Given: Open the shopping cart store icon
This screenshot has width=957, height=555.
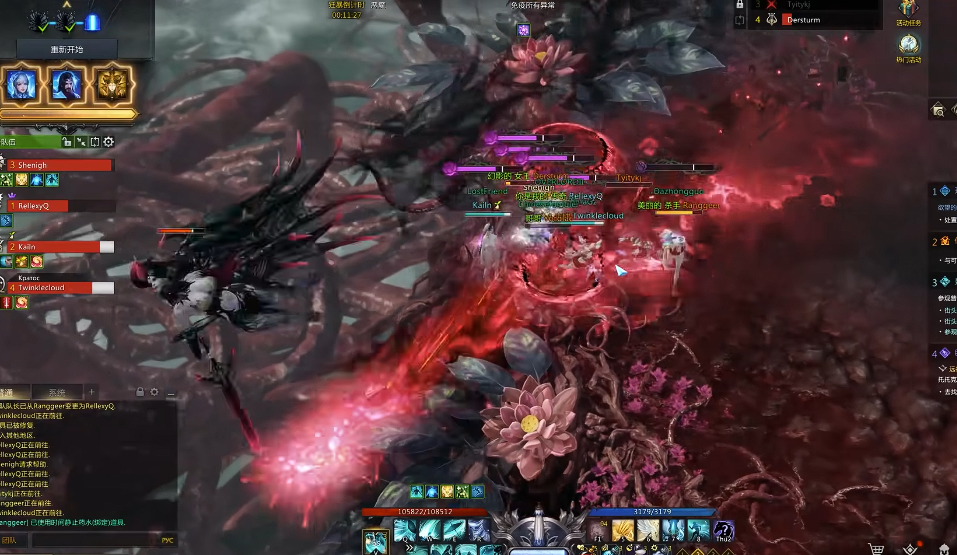Looking at the screenshot, I should tap(875, 548).
